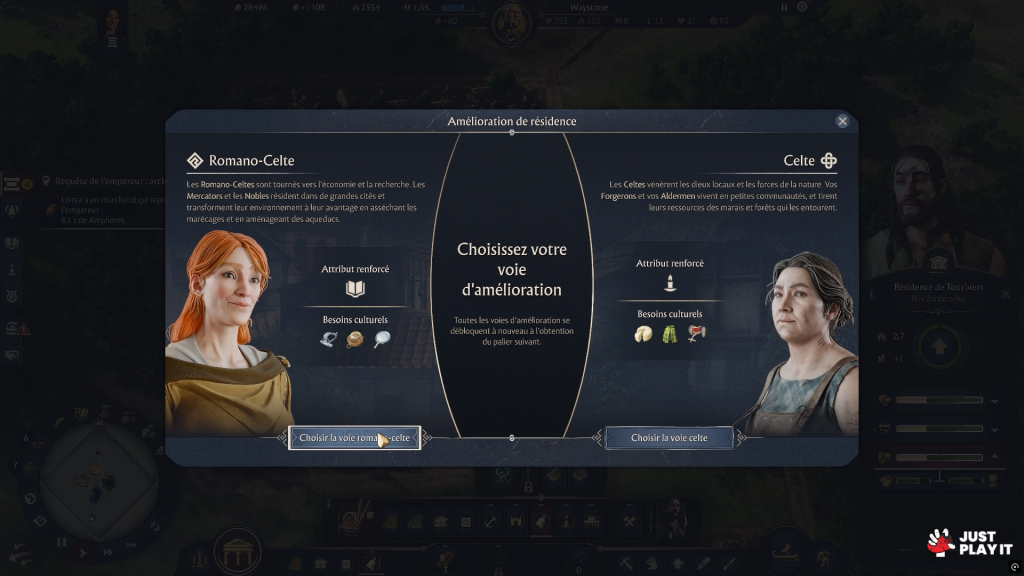Close the residence upgrade dialog
Image resolution: width=1024 pixels, height=576 pixels.
(842, 121)
